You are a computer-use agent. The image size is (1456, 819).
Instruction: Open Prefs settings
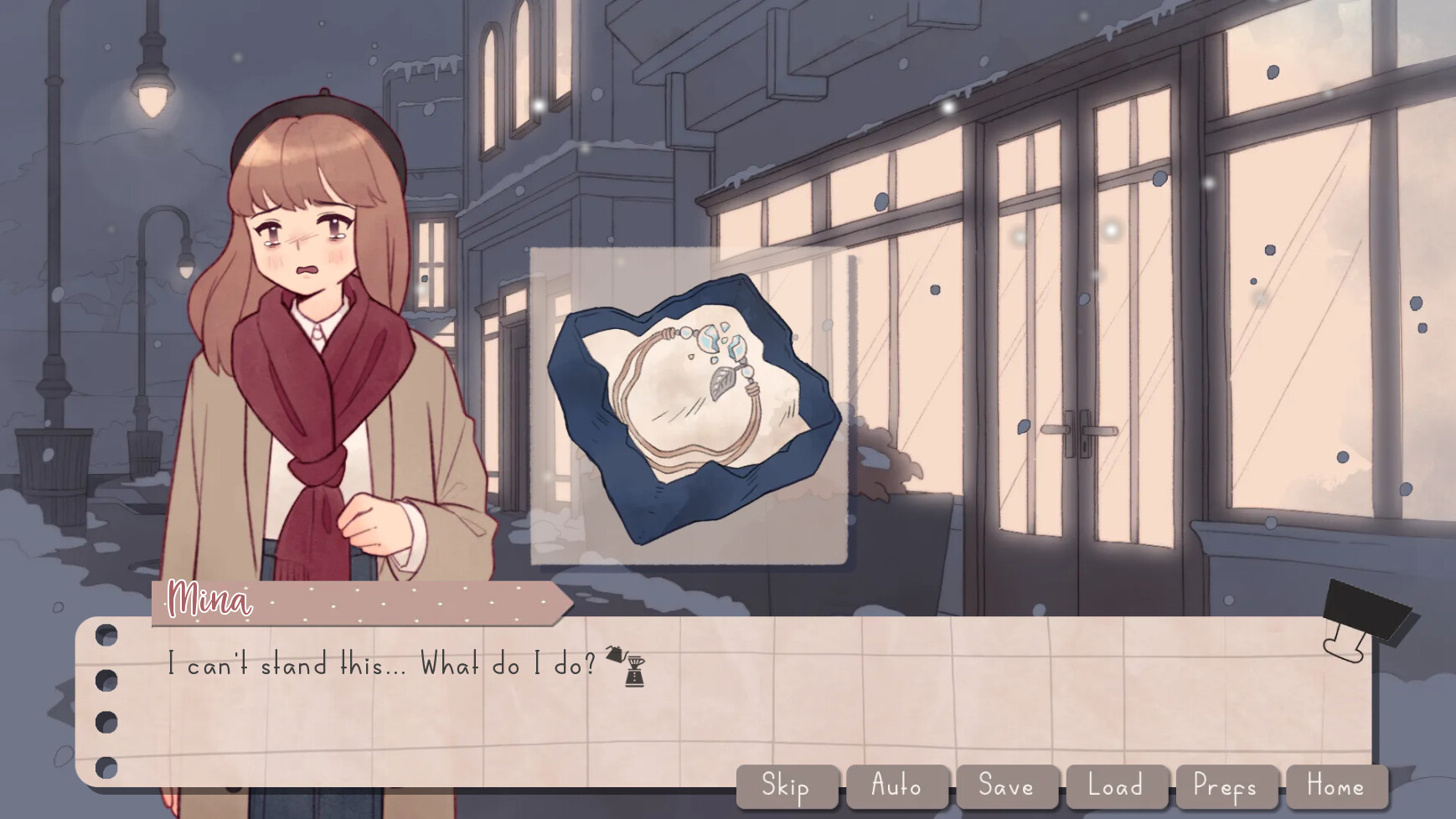point(1226,786)
